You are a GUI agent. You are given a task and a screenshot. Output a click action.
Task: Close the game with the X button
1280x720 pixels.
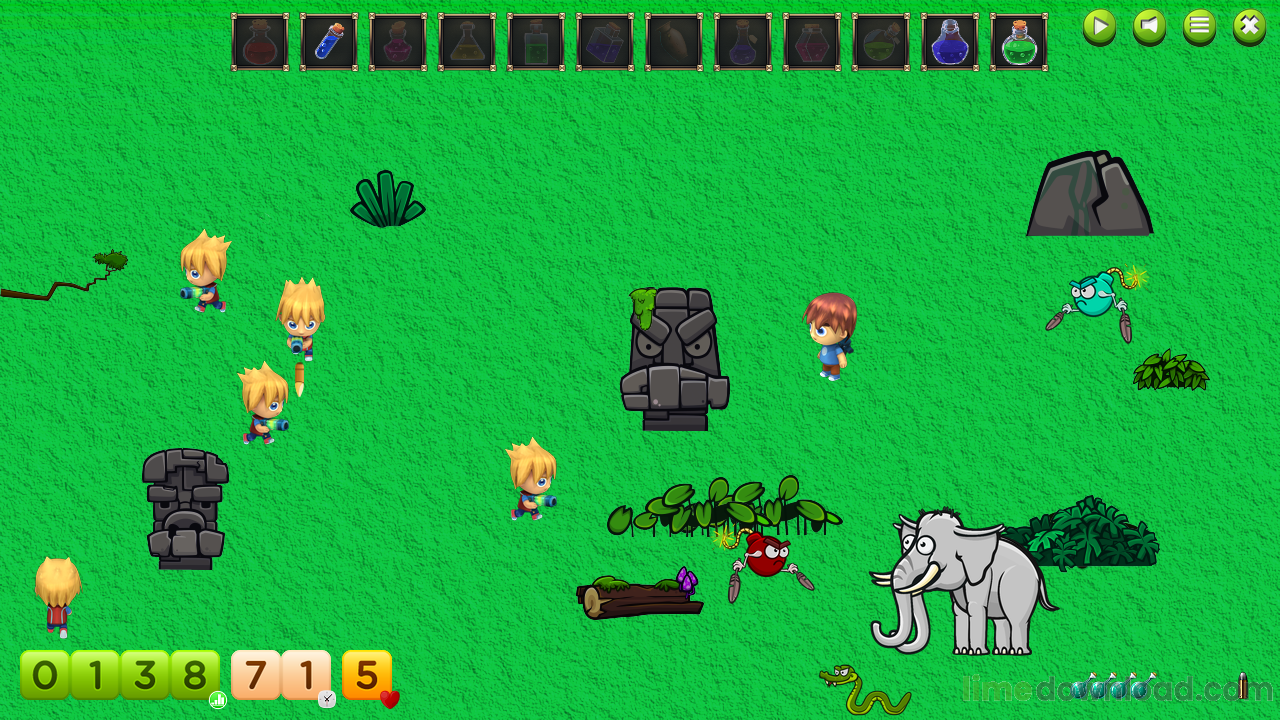pos(1249,26)
